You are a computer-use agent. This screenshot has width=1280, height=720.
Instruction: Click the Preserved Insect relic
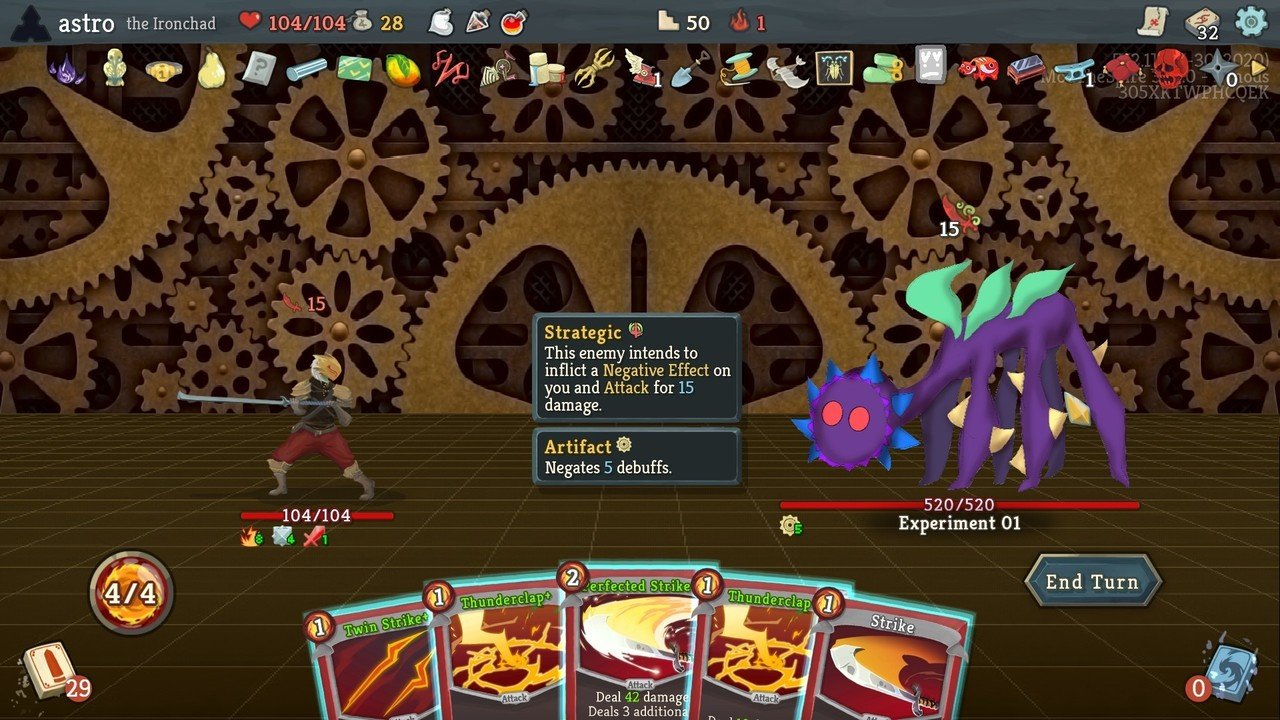coord(832,72)
